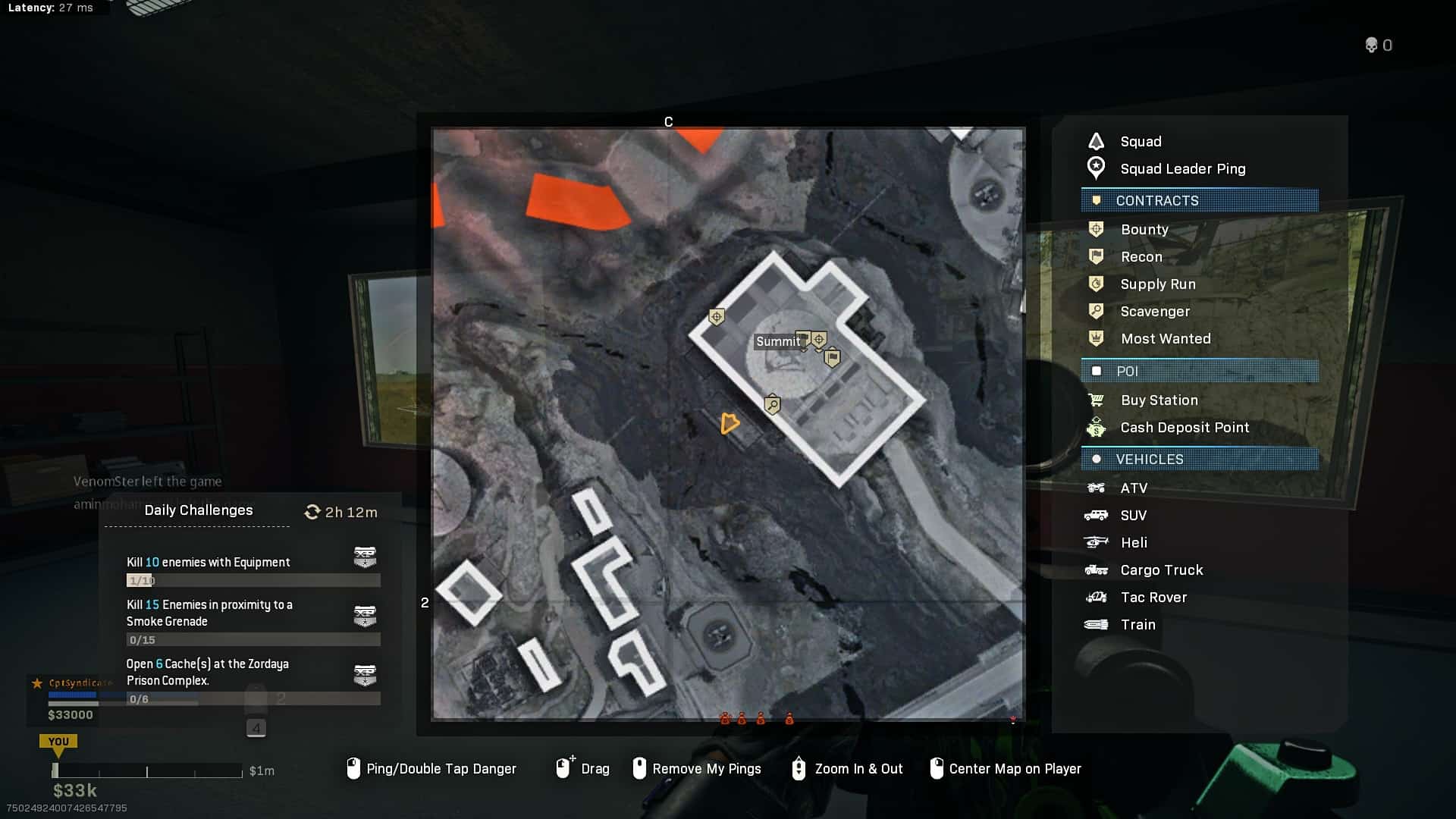1456x819 pixels.
Task: Choose the Heli vehicle legend entry
Action: pyautogui.click(x=1133, y=543)
